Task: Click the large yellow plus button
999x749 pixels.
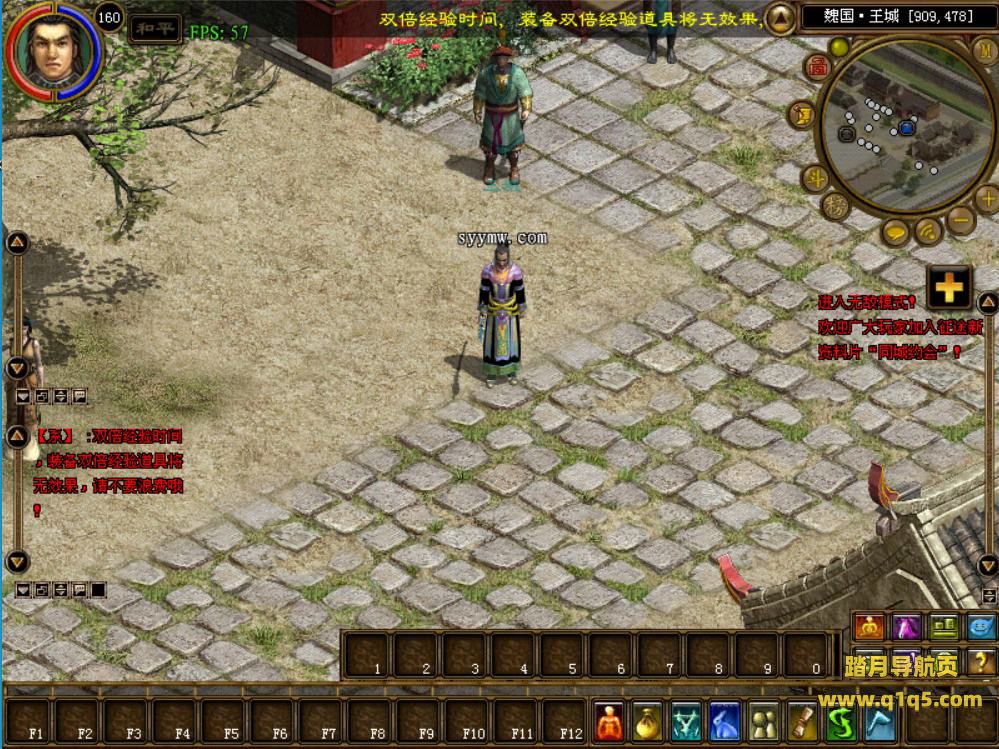Action: coord(948,288)
